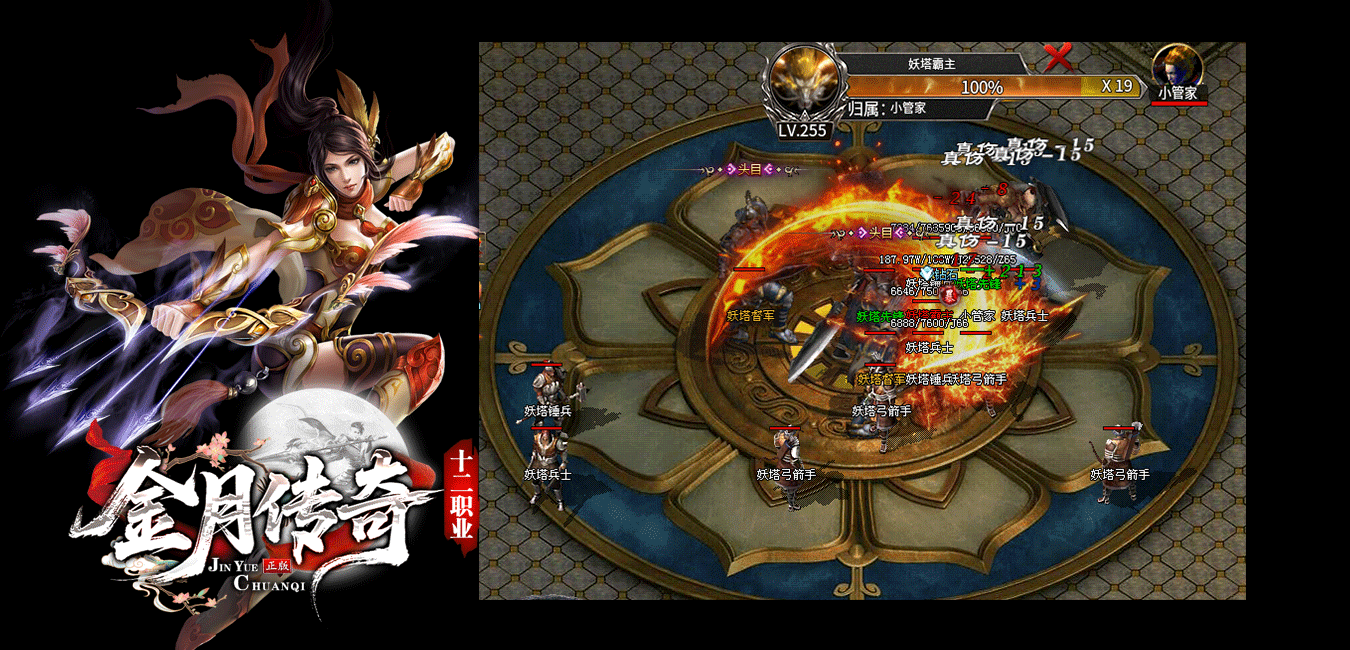The height and width of the screenshot is (650, 1350).
Task: Click the boss portrait of 妖塔霸主
Action: pos(805,82)
